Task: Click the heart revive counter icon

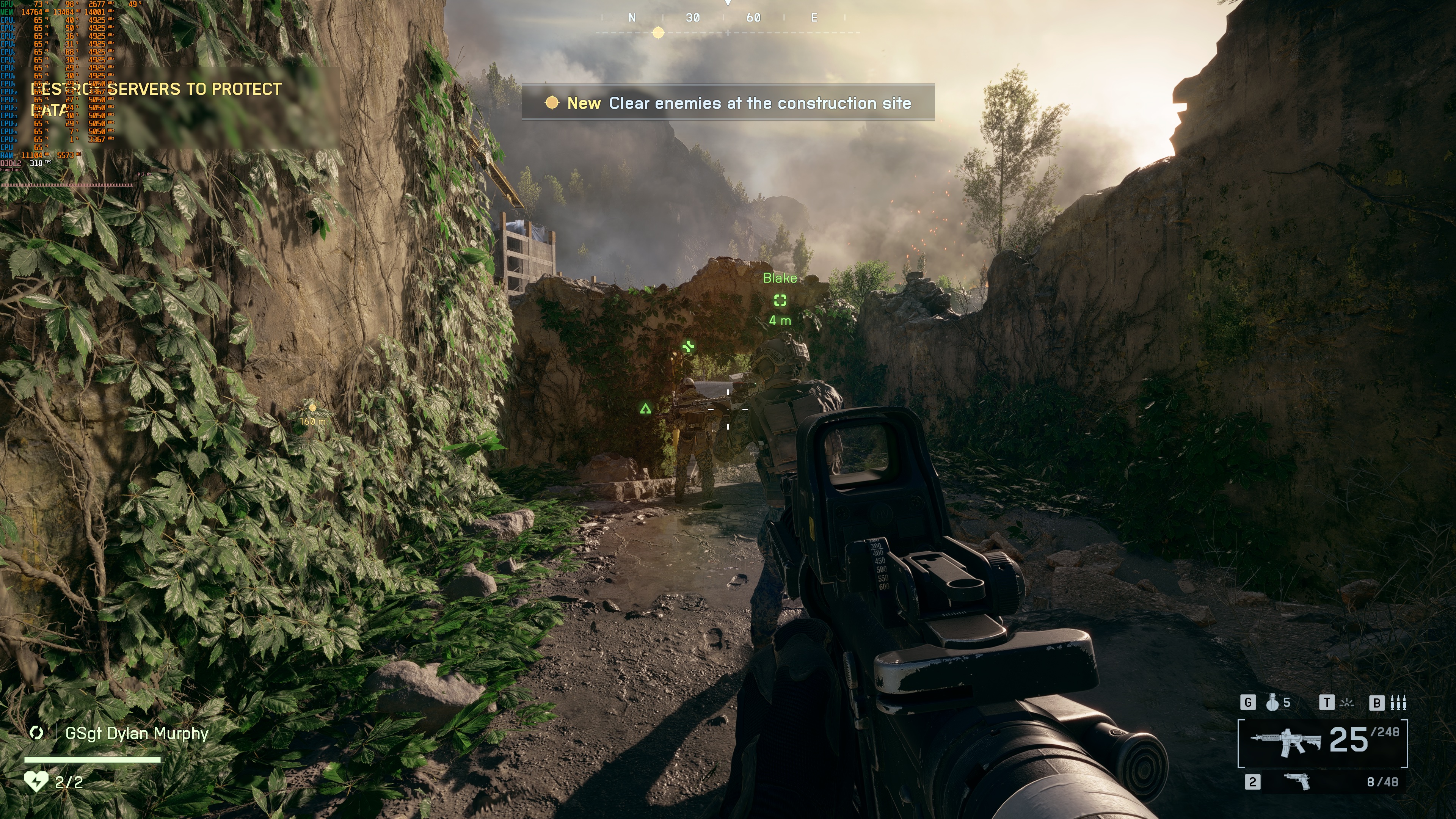Action: 36,781
